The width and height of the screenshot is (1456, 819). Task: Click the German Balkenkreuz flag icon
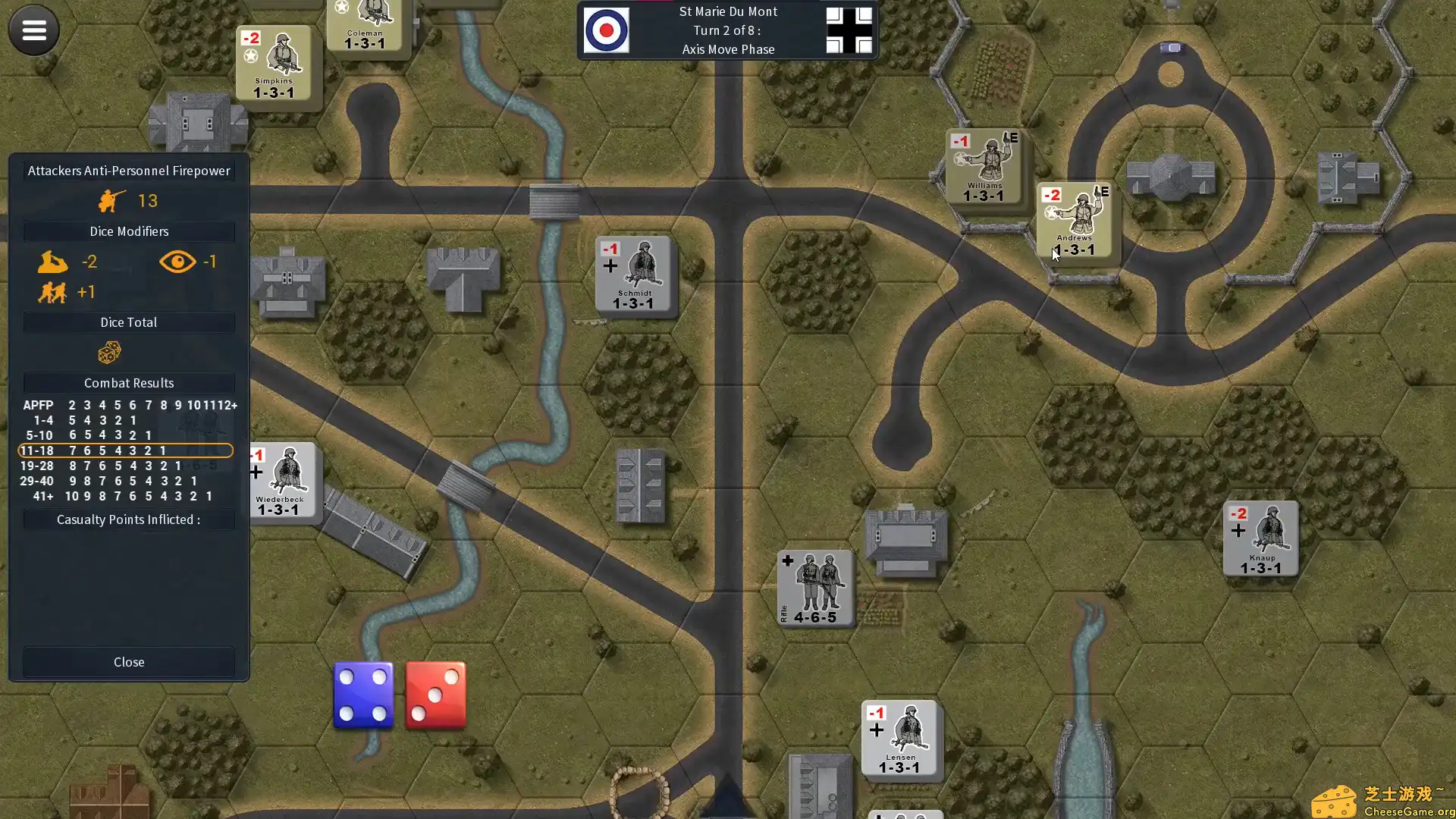(849, 30)
